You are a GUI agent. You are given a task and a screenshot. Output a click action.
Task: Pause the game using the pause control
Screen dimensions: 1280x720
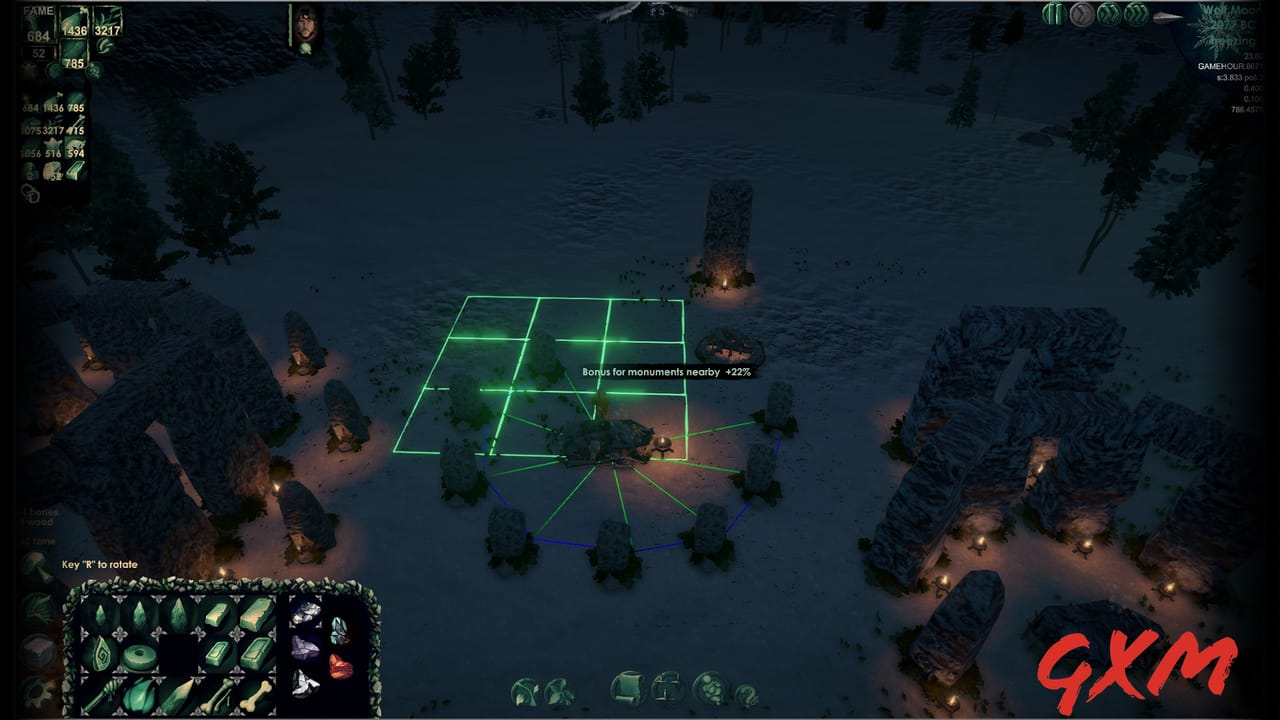(1052, 13)
